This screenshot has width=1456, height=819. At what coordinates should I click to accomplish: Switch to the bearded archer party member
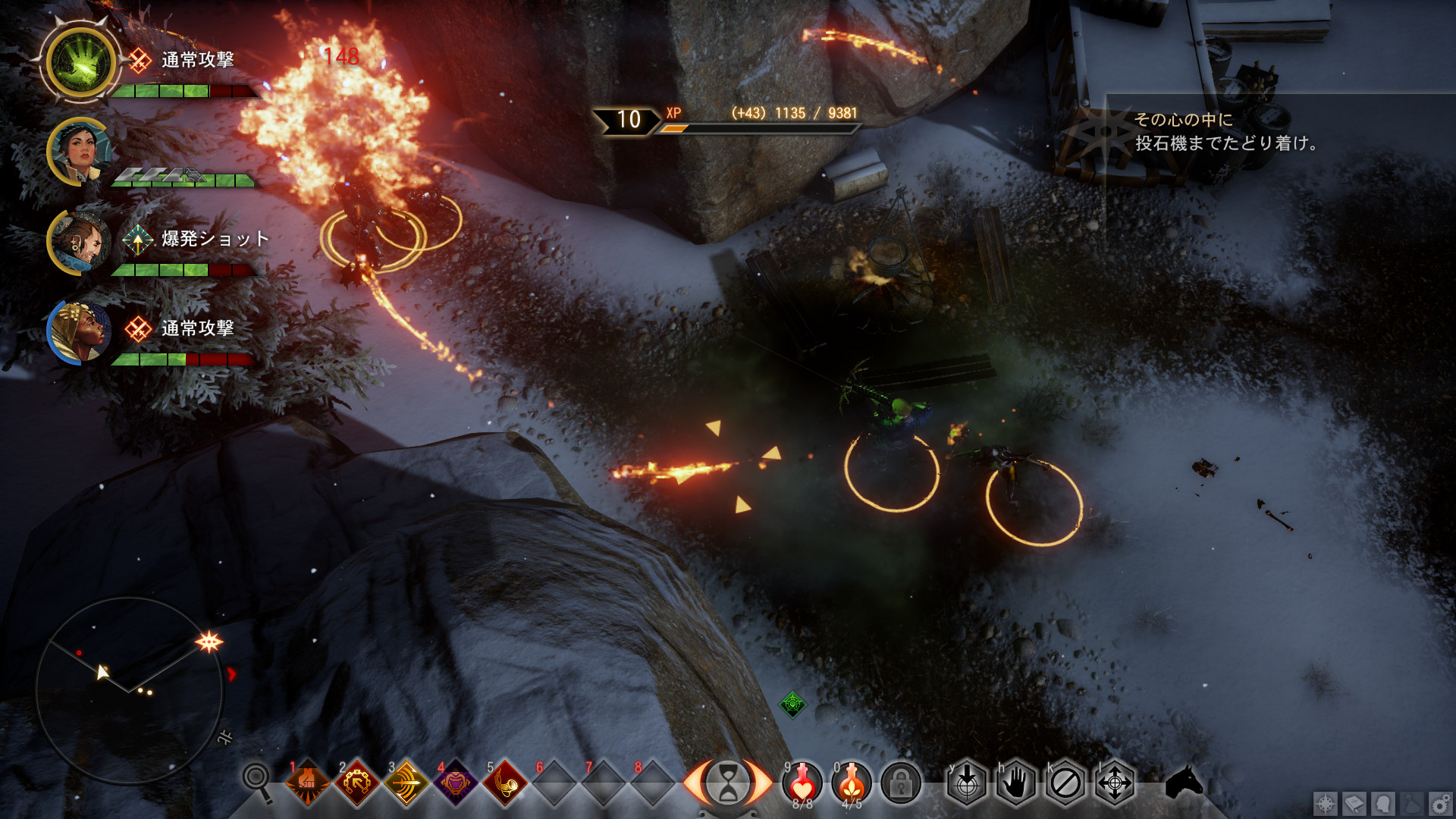click(79, 241)
